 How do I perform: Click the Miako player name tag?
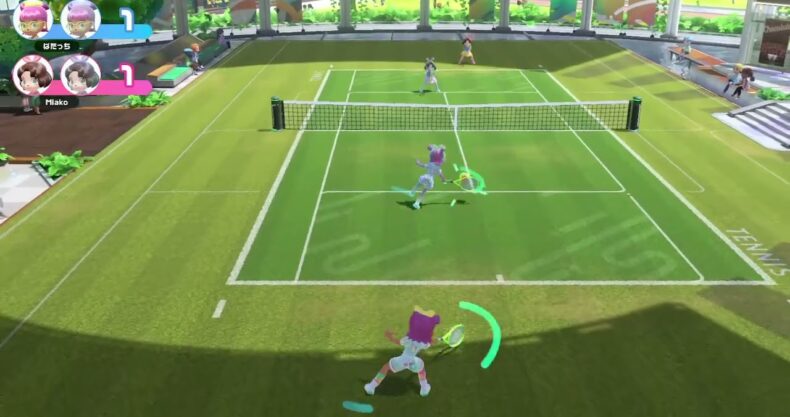click(x=54, y=101)
